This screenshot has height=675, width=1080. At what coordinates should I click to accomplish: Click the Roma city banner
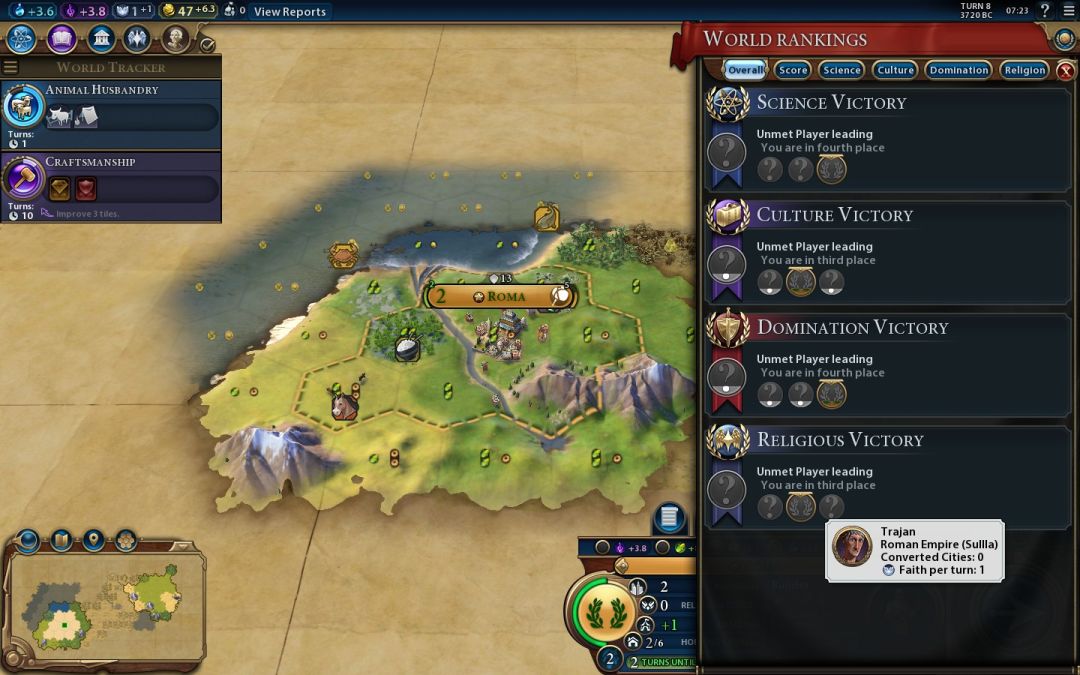[500, 296]
